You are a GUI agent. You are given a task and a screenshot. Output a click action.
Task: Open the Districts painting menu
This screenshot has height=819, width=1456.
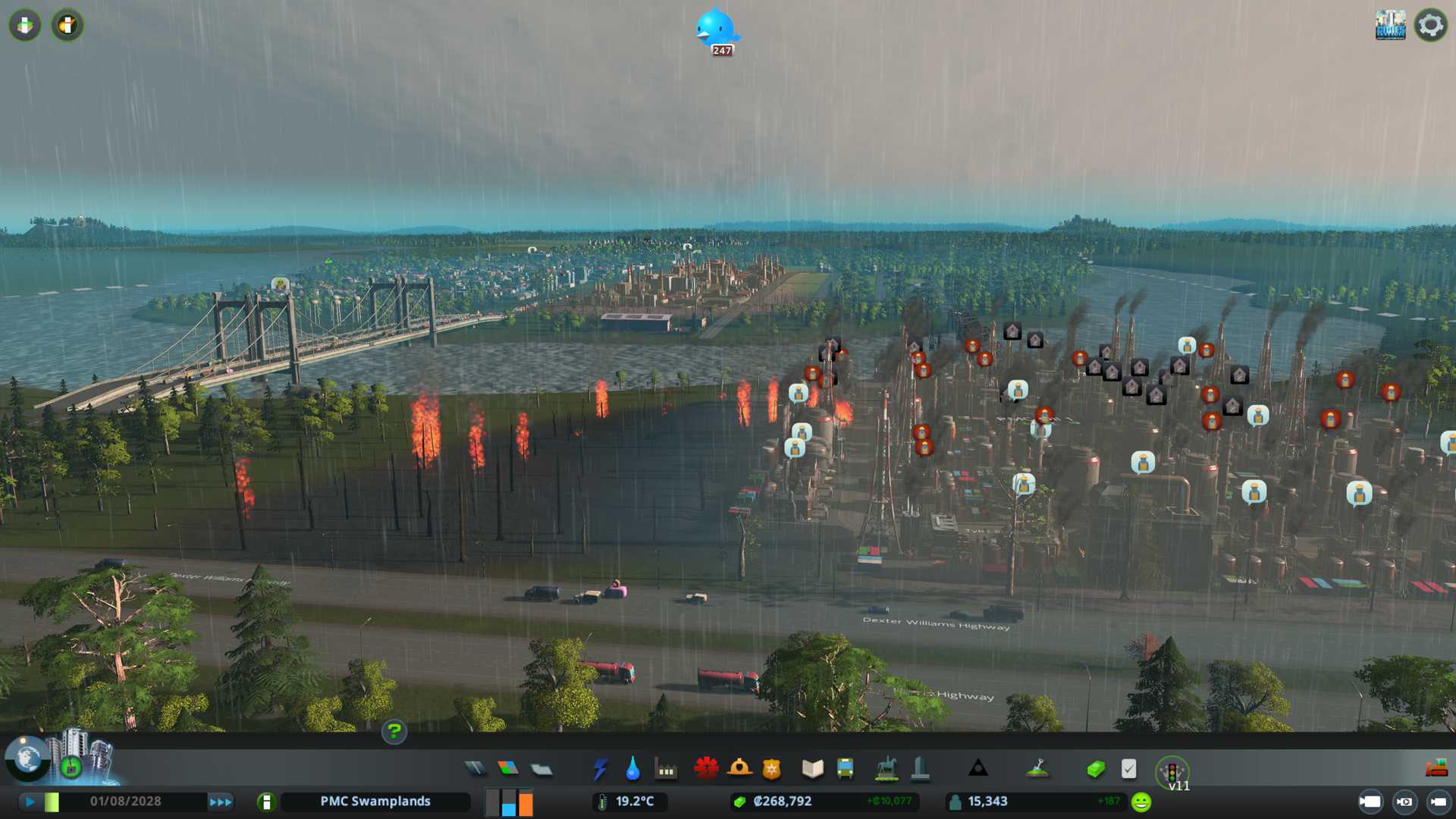541,770
